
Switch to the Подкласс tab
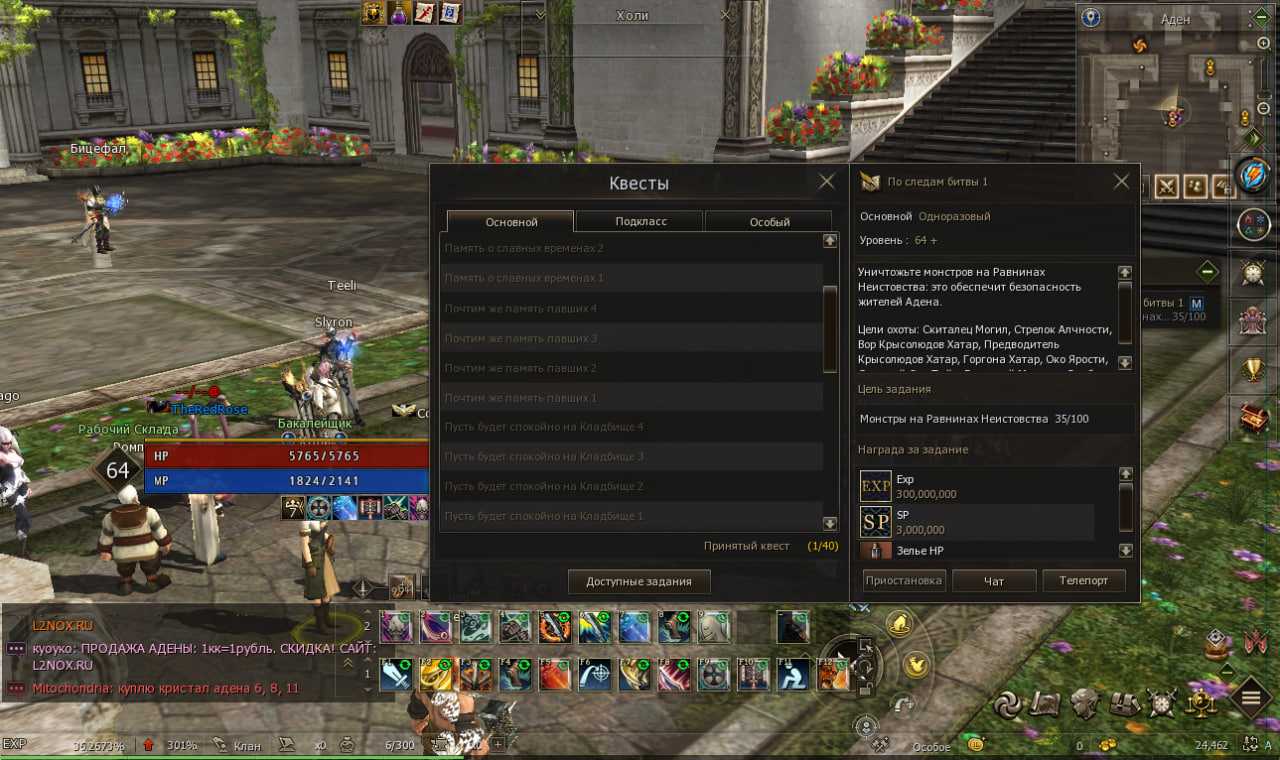[x=641, y=221]
